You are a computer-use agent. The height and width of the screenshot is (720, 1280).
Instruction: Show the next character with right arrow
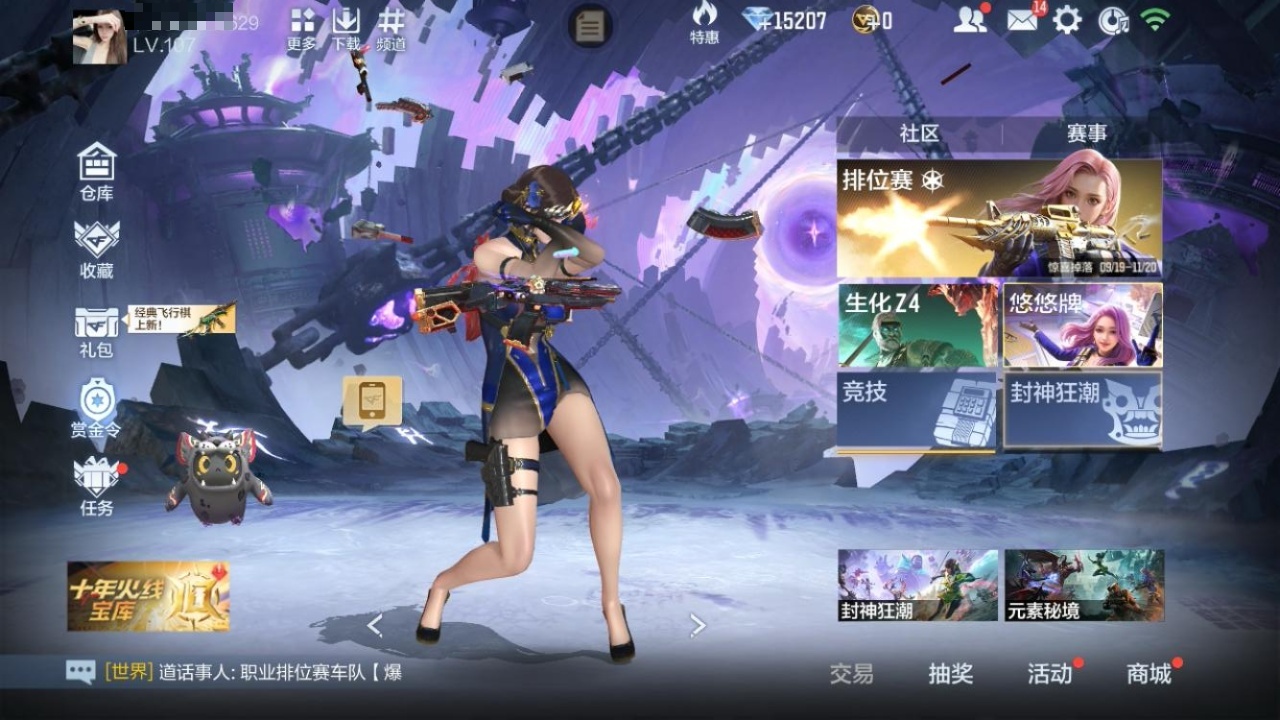click(x=698, y=626)
